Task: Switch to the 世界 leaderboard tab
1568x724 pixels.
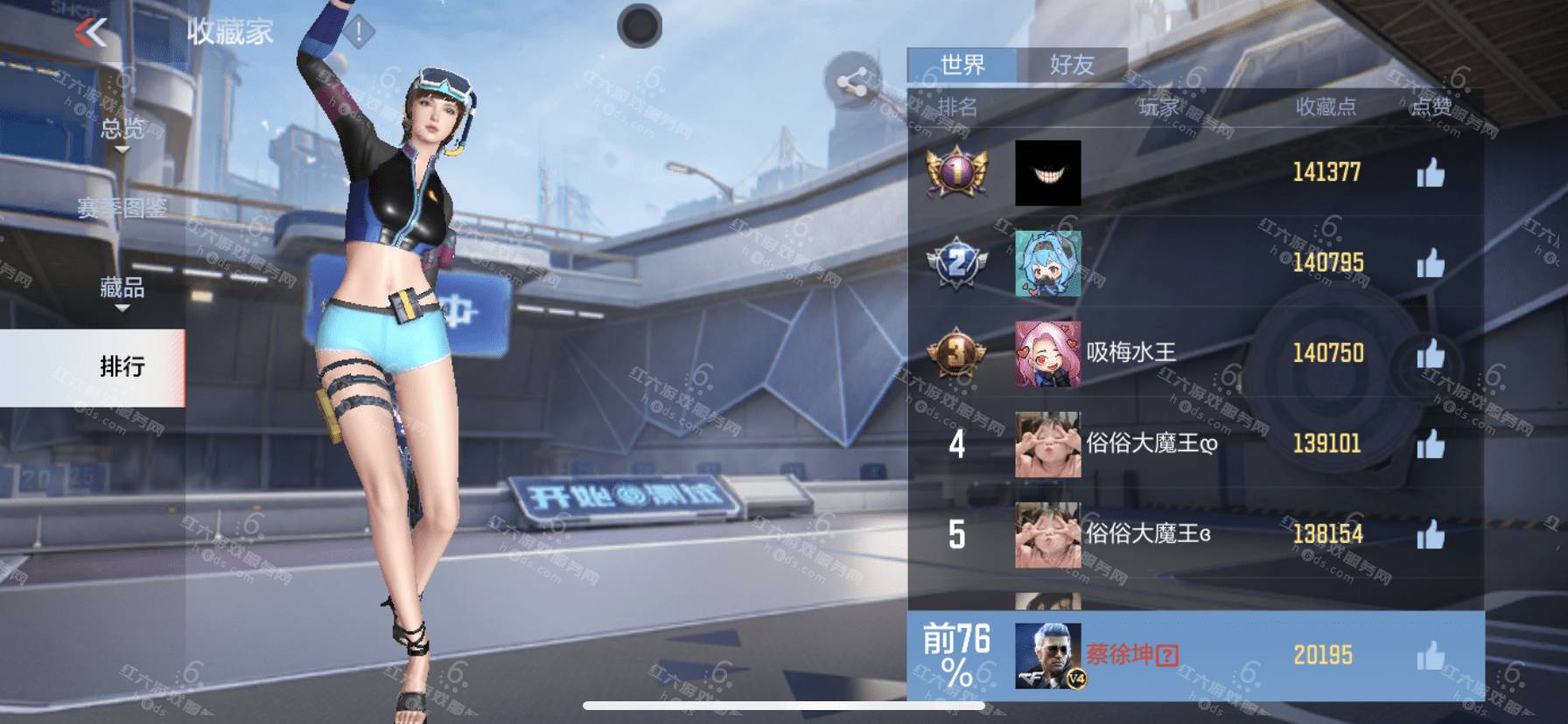Action: 962,65
